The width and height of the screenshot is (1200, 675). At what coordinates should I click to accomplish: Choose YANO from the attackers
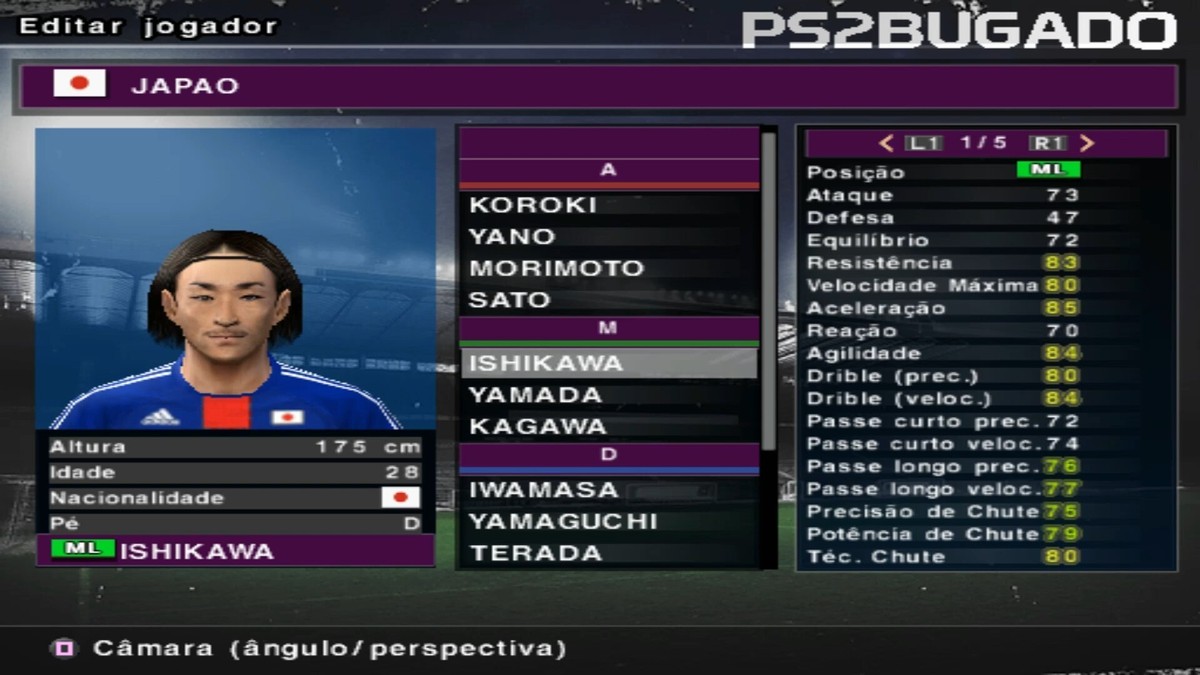click(x=608, y=237)
